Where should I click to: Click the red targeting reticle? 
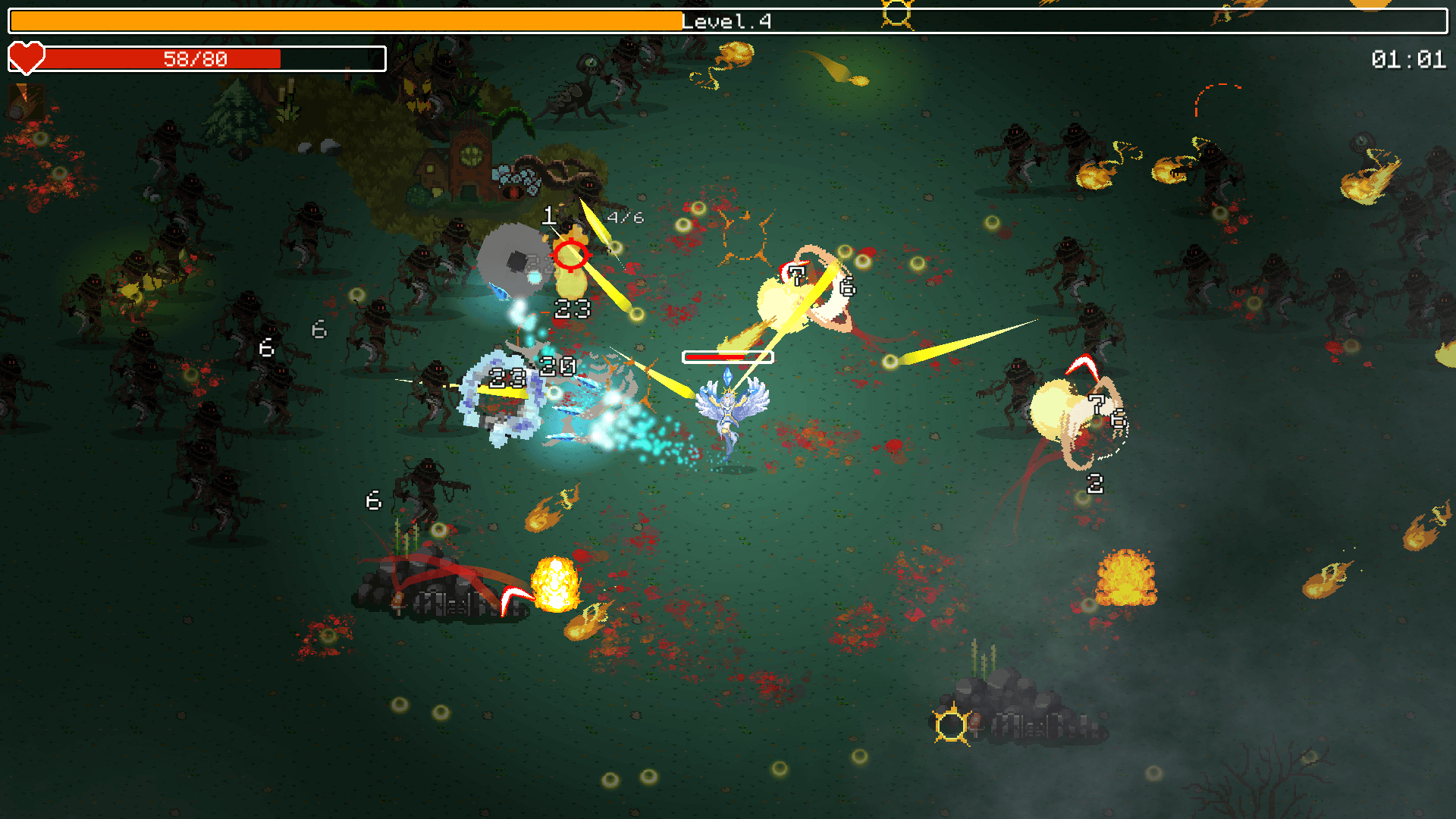pos(573,256)
